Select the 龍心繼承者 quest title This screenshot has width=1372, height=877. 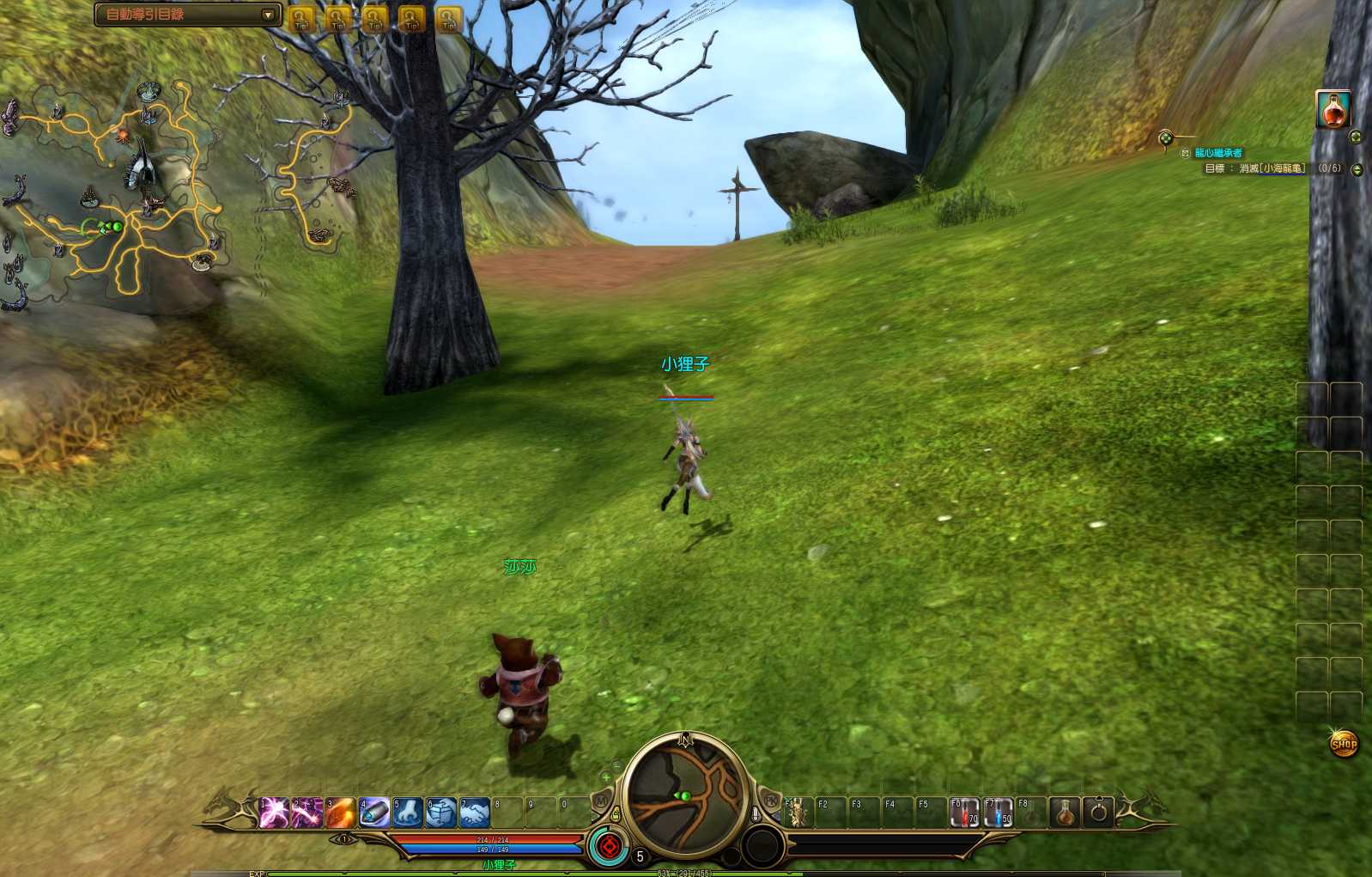(x=1218, y=153)
